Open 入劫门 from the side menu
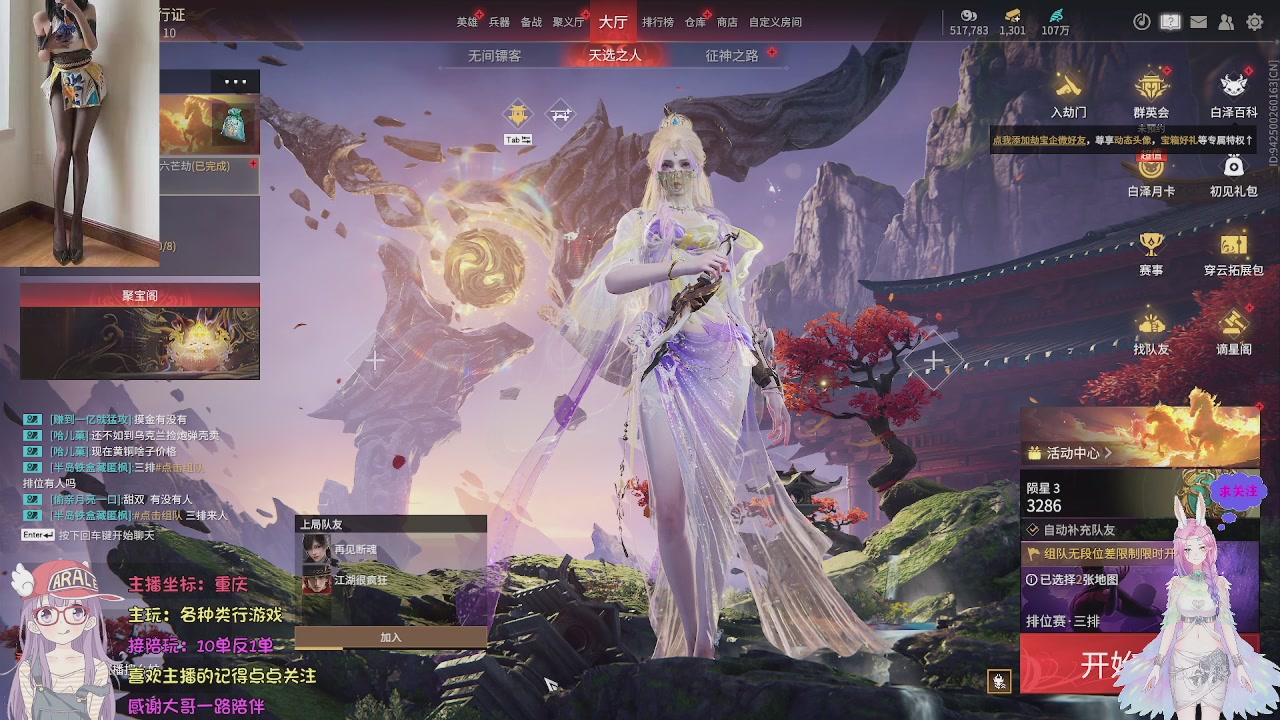Screen dimensions: 1280x720 1068,94
